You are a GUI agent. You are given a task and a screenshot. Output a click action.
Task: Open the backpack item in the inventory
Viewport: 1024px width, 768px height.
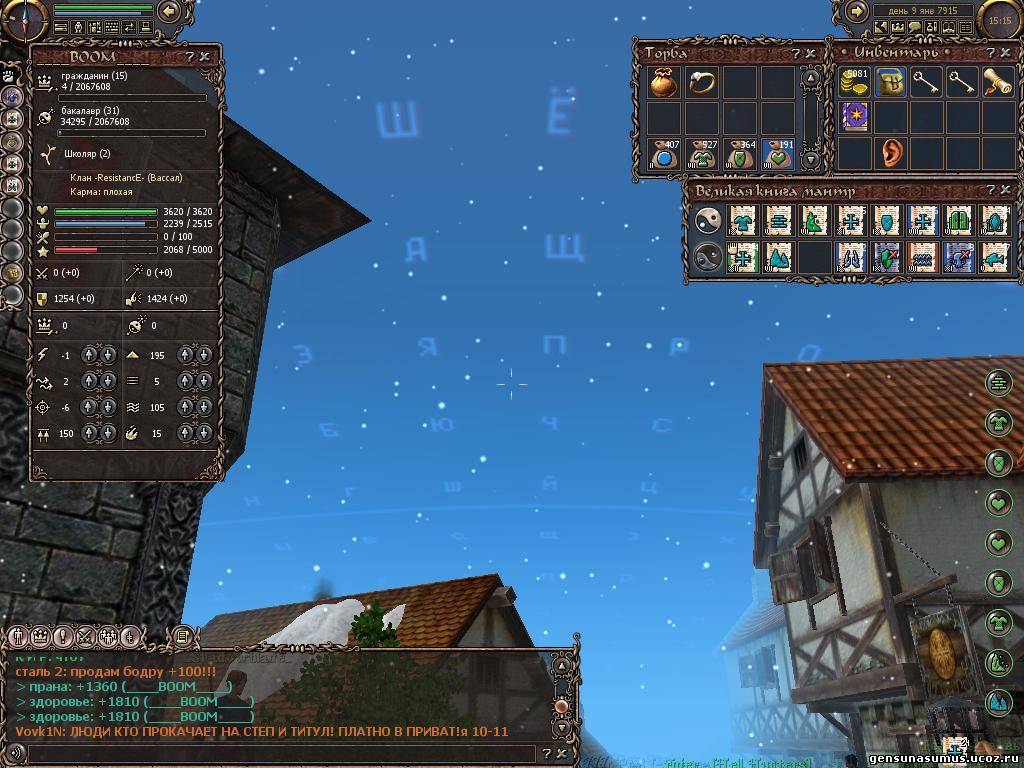tap(890, 83)
